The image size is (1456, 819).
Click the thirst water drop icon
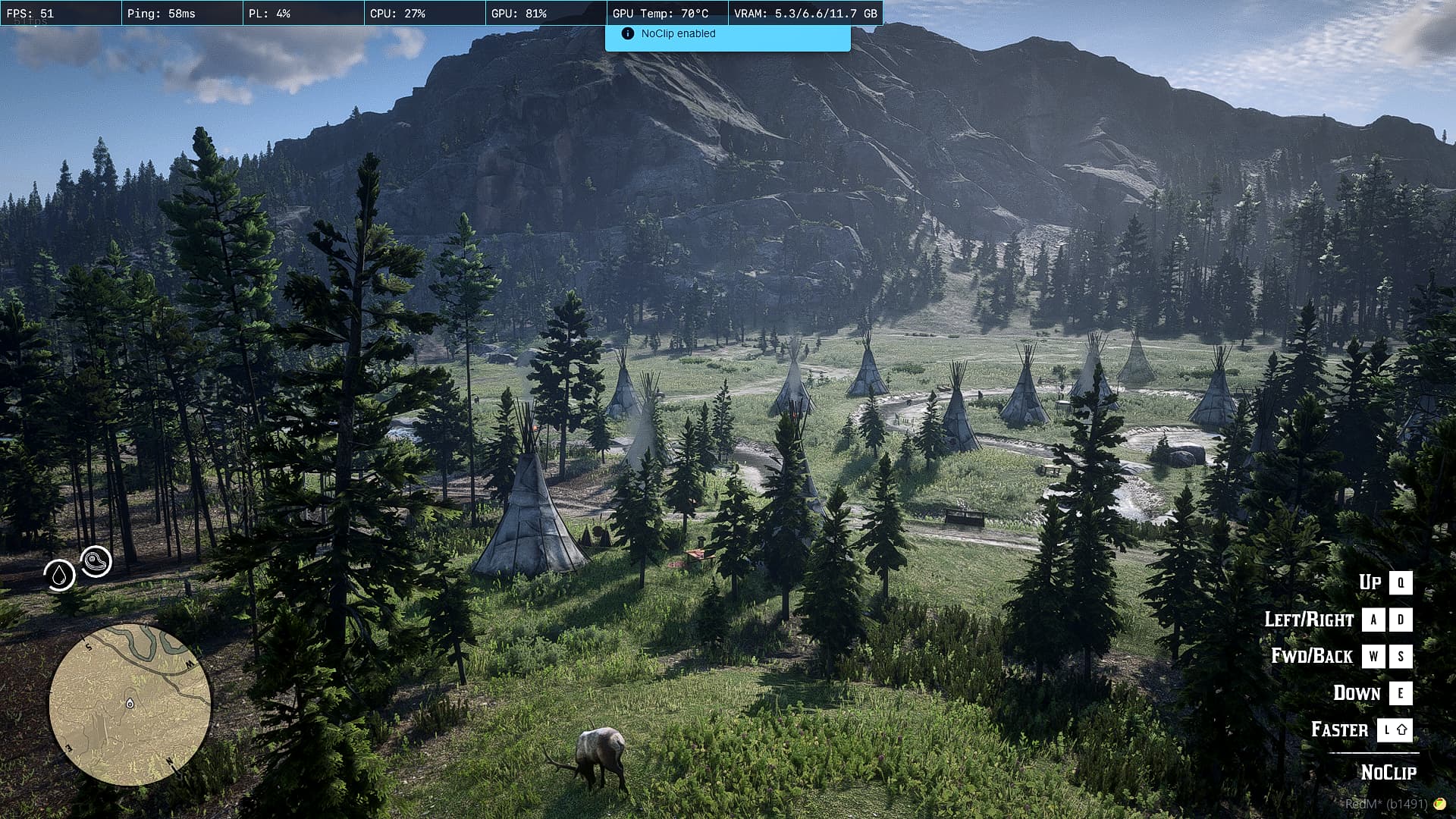click(x=60, y=576)
